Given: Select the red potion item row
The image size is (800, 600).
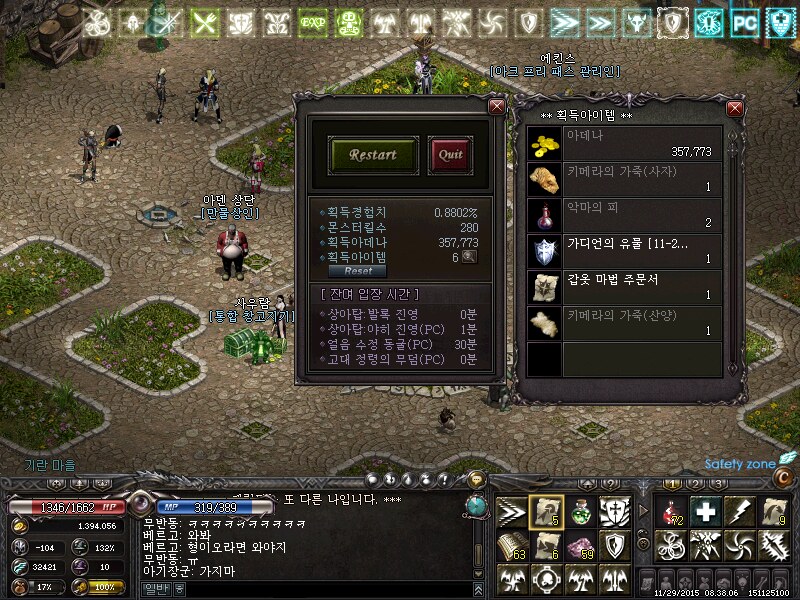Looking at the screenshot, I should [625, 215].
